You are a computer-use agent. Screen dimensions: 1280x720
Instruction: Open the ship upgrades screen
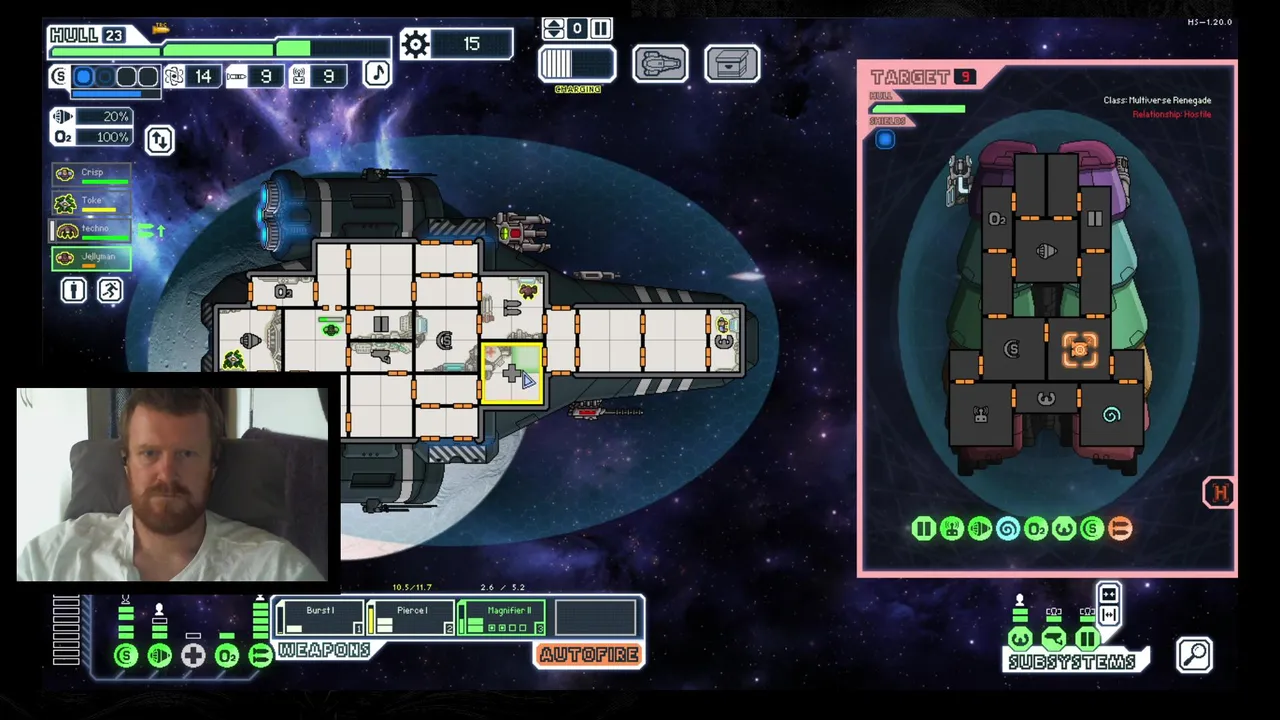660,64
